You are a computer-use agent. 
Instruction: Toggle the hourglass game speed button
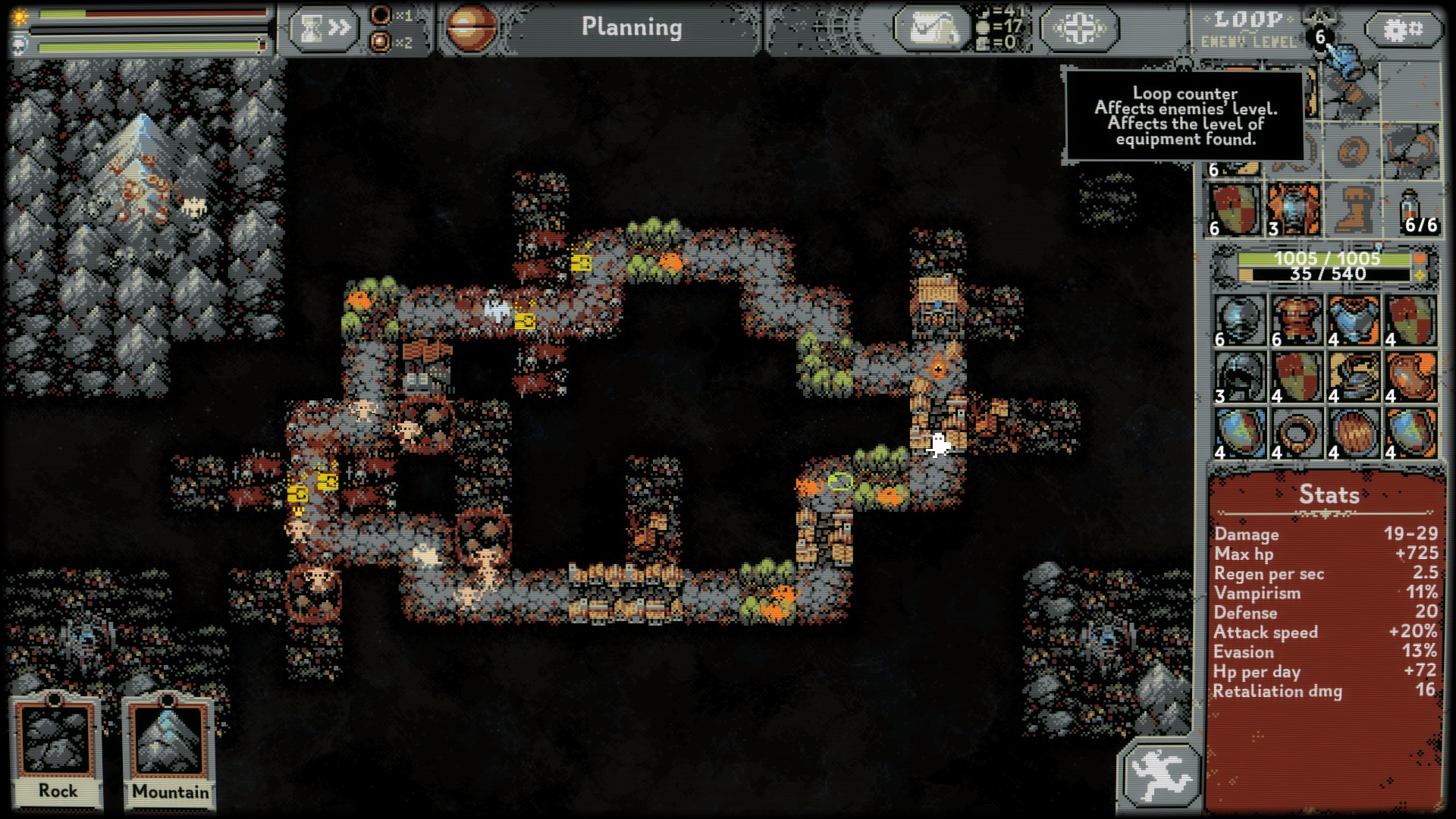click(324, 29)
